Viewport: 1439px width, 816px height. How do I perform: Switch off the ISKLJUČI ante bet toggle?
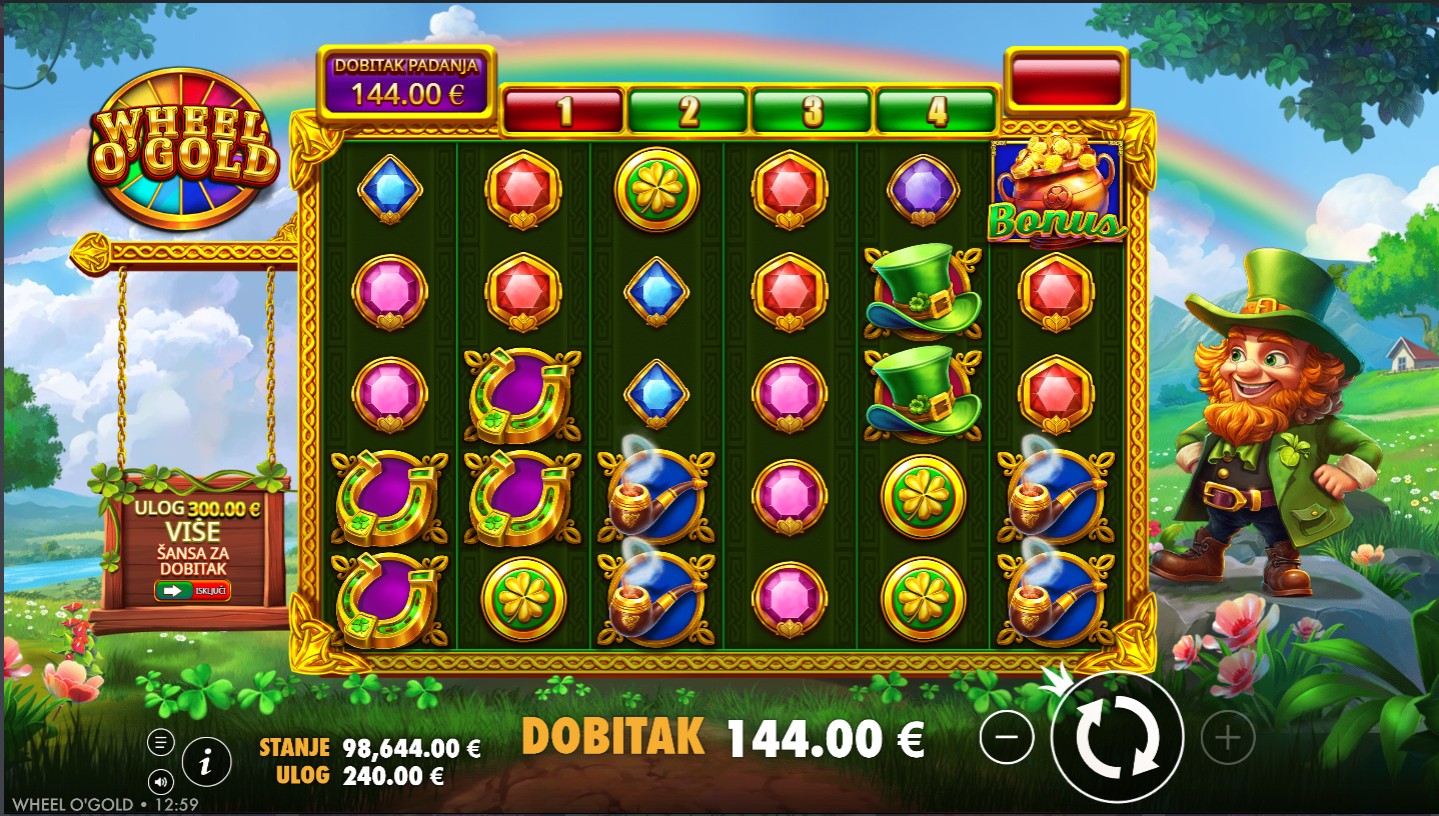[x=192, y=591]
